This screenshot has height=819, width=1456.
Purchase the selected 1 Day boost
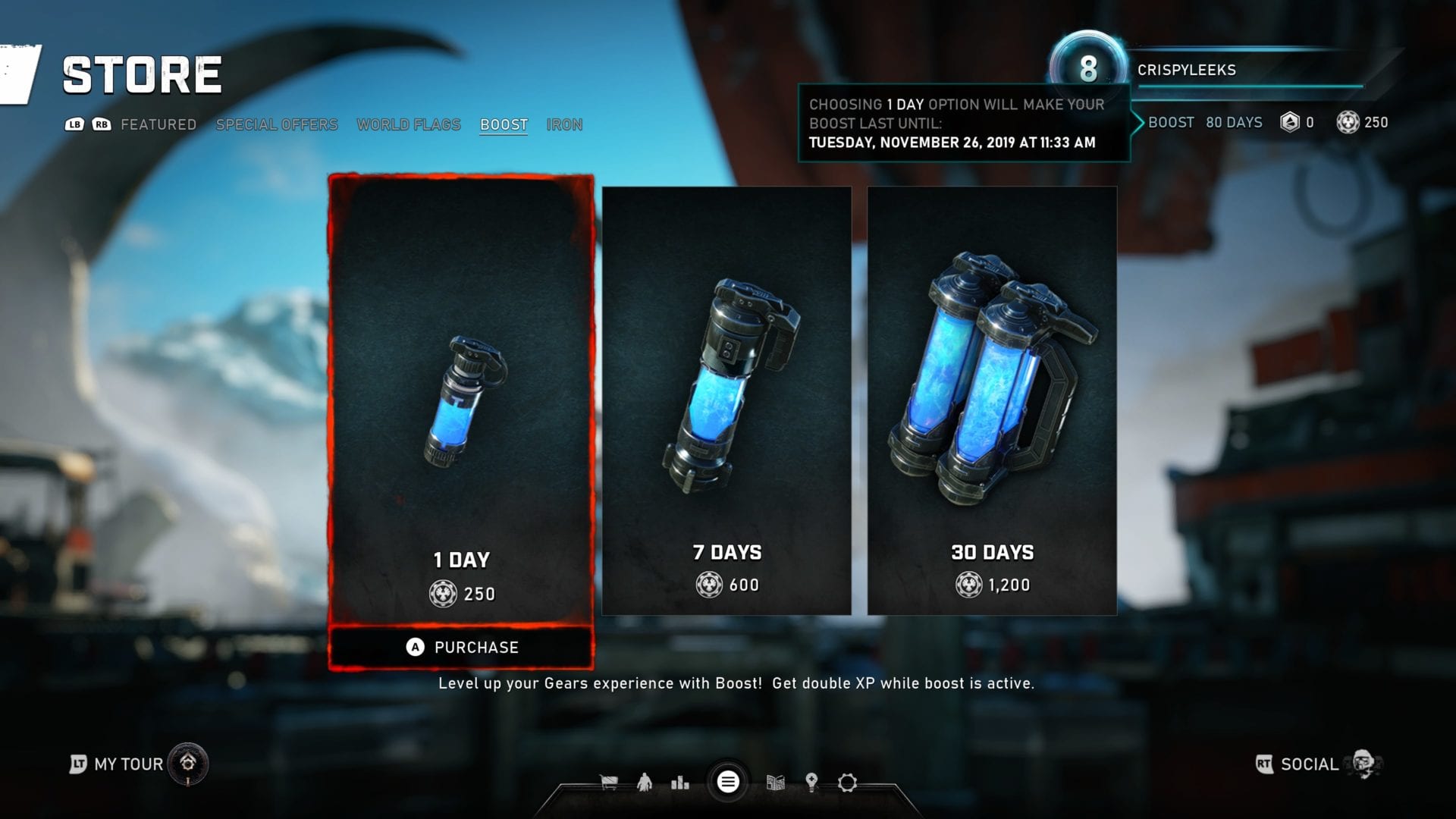[x=461, y=647]
